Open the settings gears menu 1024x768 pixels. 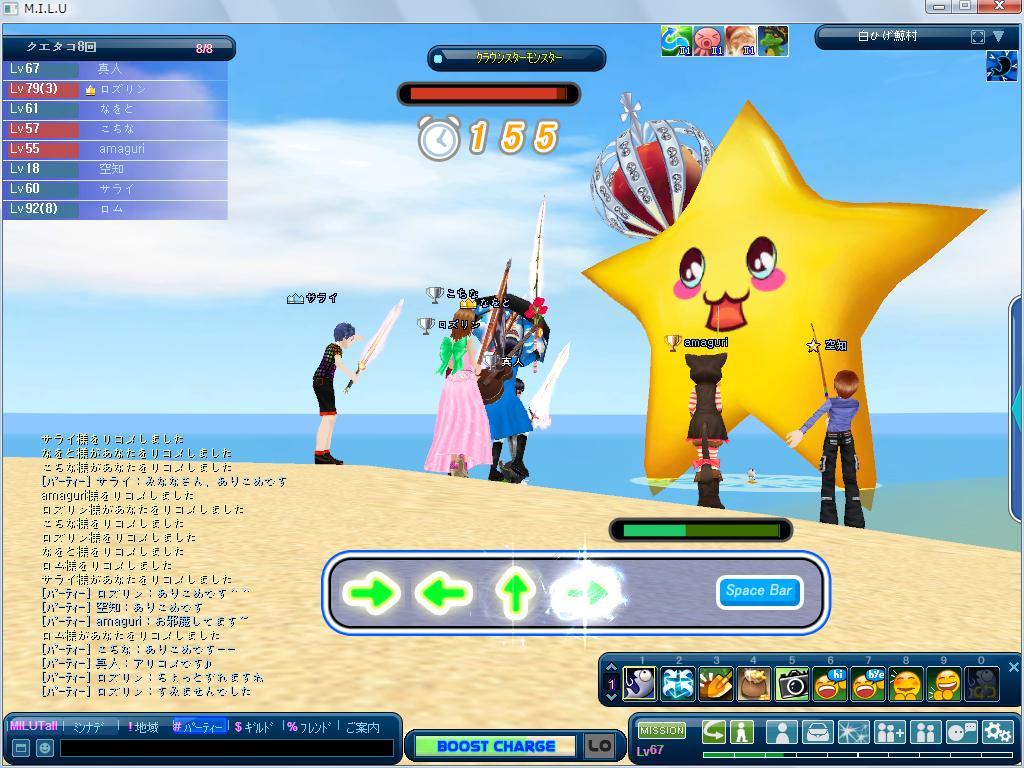click(997, 732)
